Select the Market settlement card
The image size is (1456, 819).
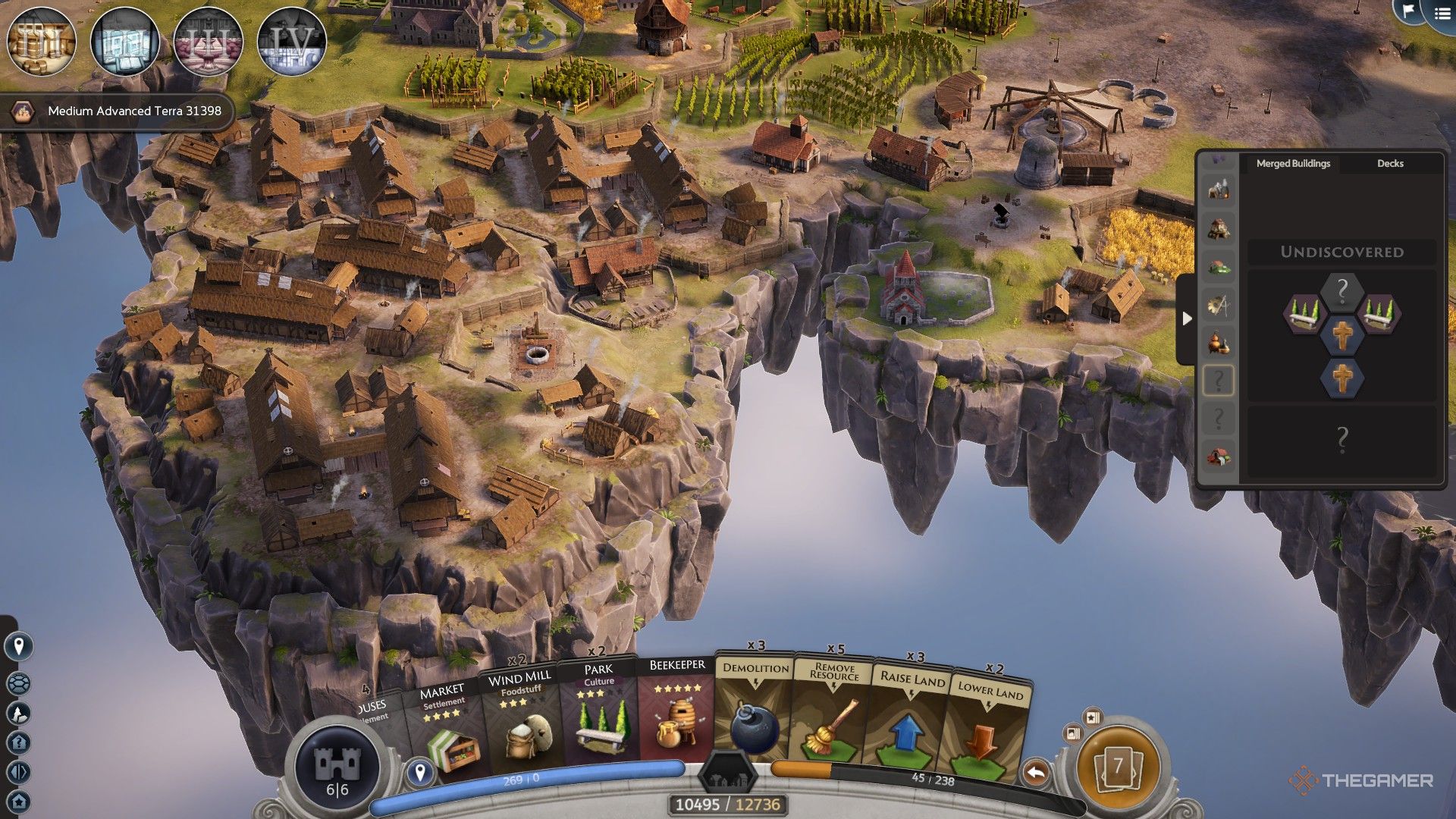pyautogui.click(x=445, y=728)
